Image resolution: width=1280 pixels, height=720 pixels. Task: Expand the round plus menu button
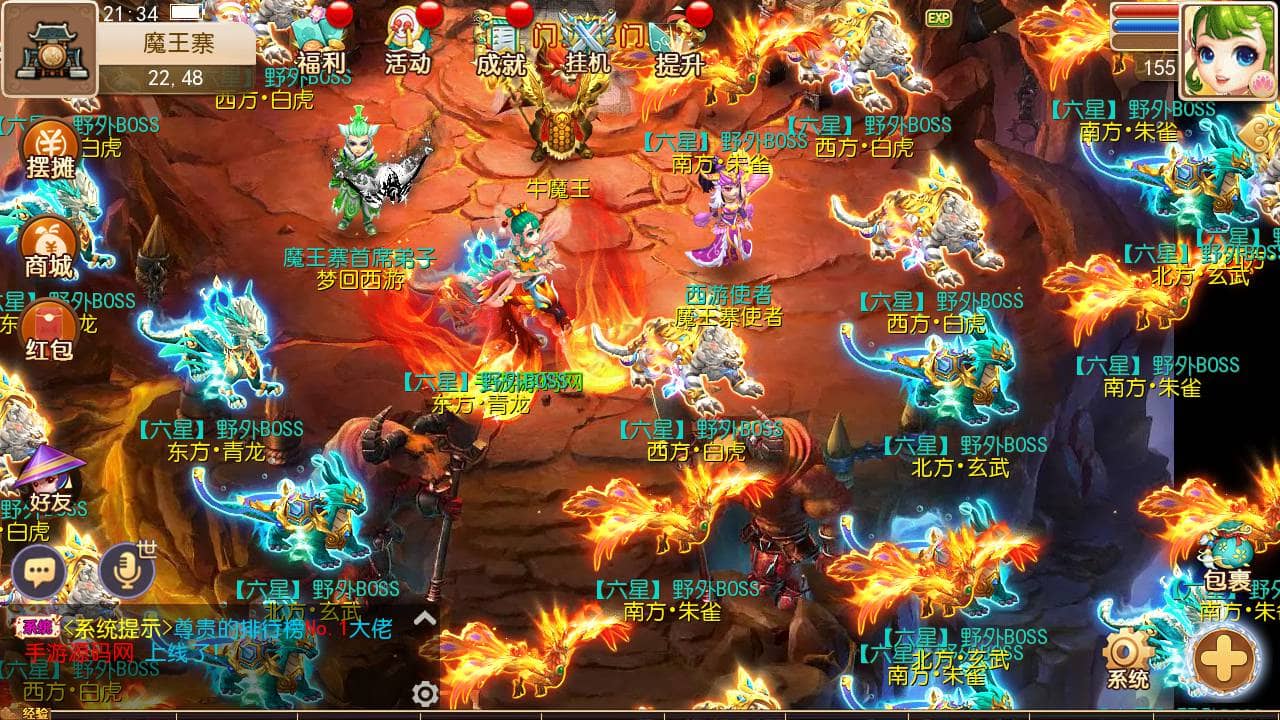pyautogui.click(x=1225, y=659)
